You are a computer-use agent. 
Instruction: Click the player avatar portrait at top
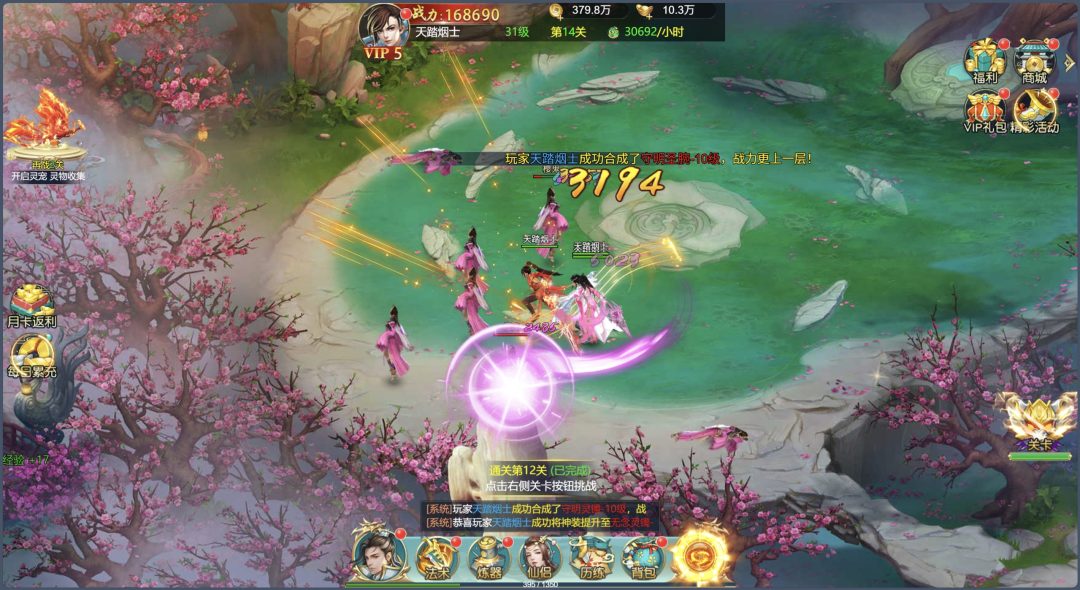[x=380, y=25]
